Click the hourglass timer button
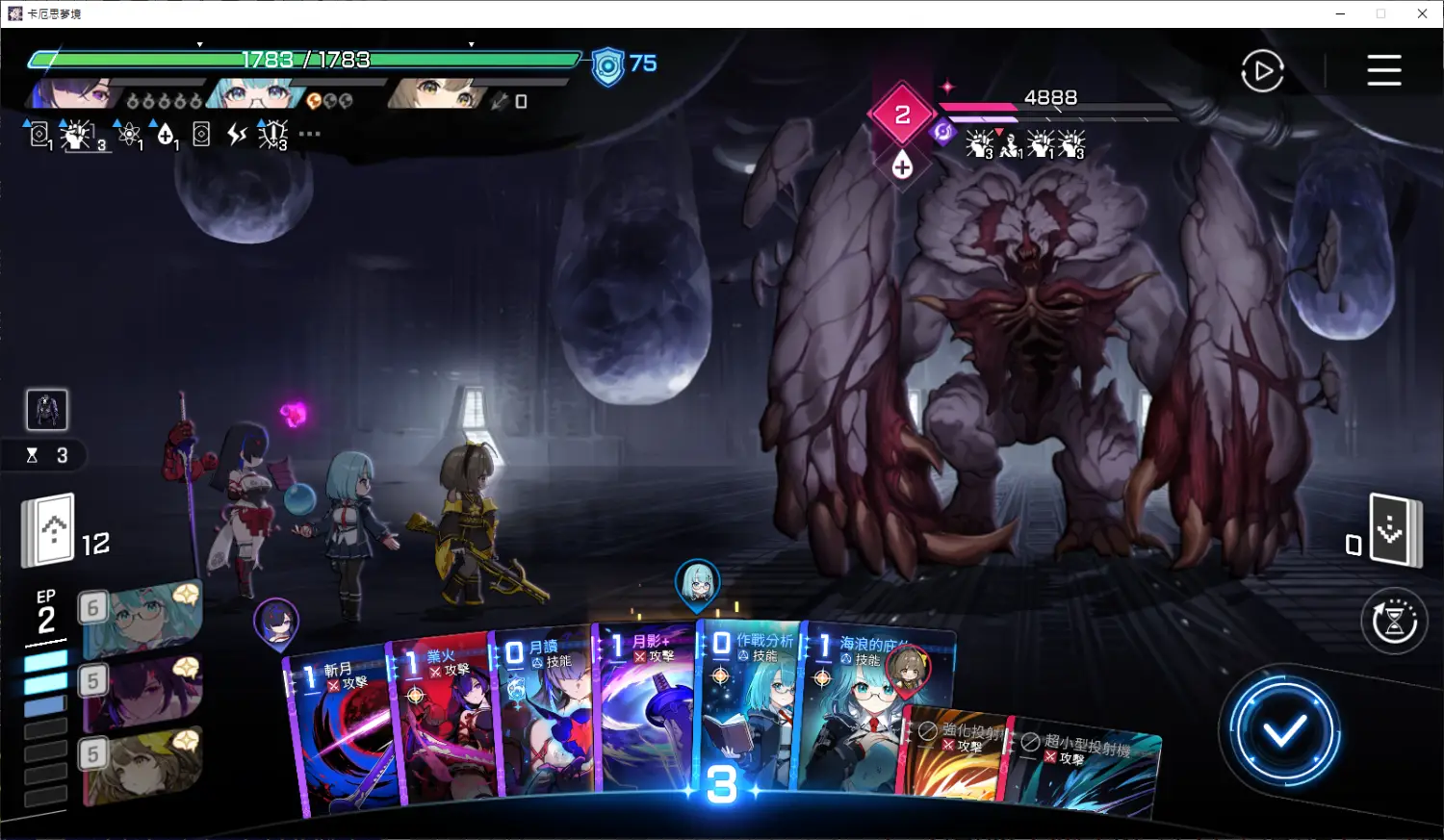The image size is (1444, 840). (1394, 622)
